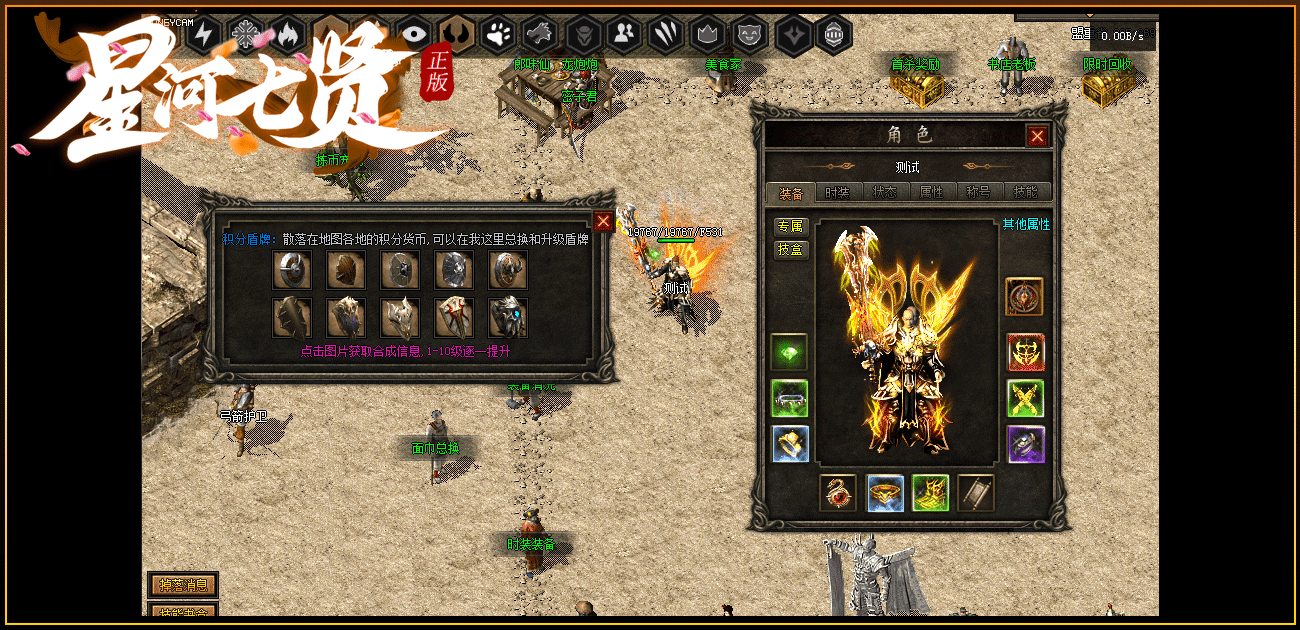Select the knight helmet hexagon icon
Screen dimensions: 1300x630
pos(833,35)
